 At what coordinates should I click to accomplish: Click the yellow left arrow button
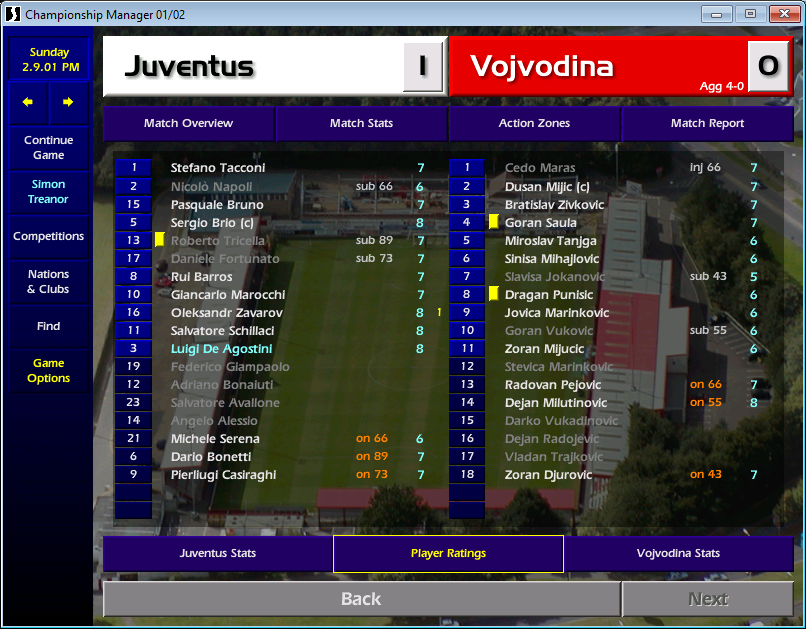point(28,101)
